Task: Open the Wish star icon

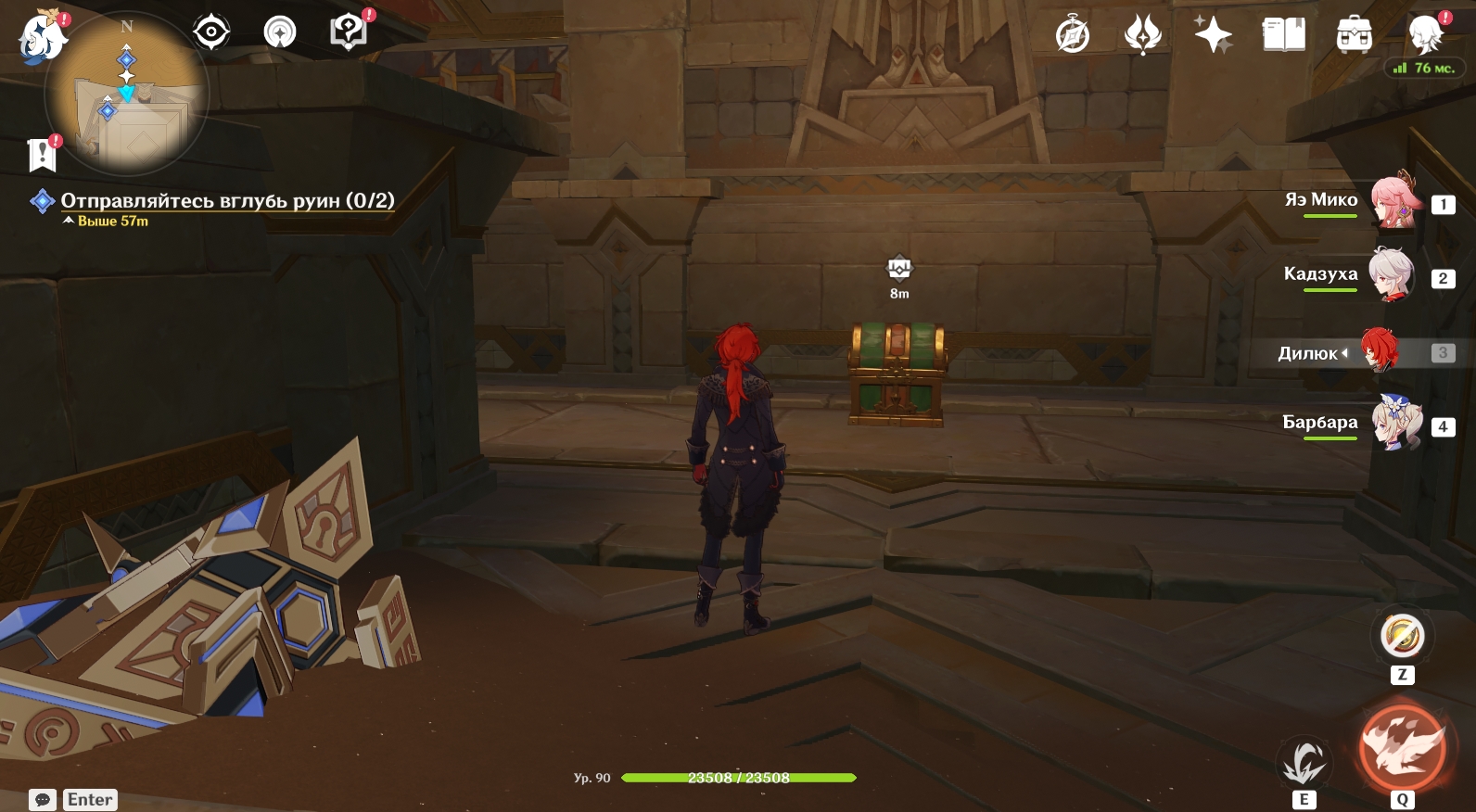Action: 1213,36
